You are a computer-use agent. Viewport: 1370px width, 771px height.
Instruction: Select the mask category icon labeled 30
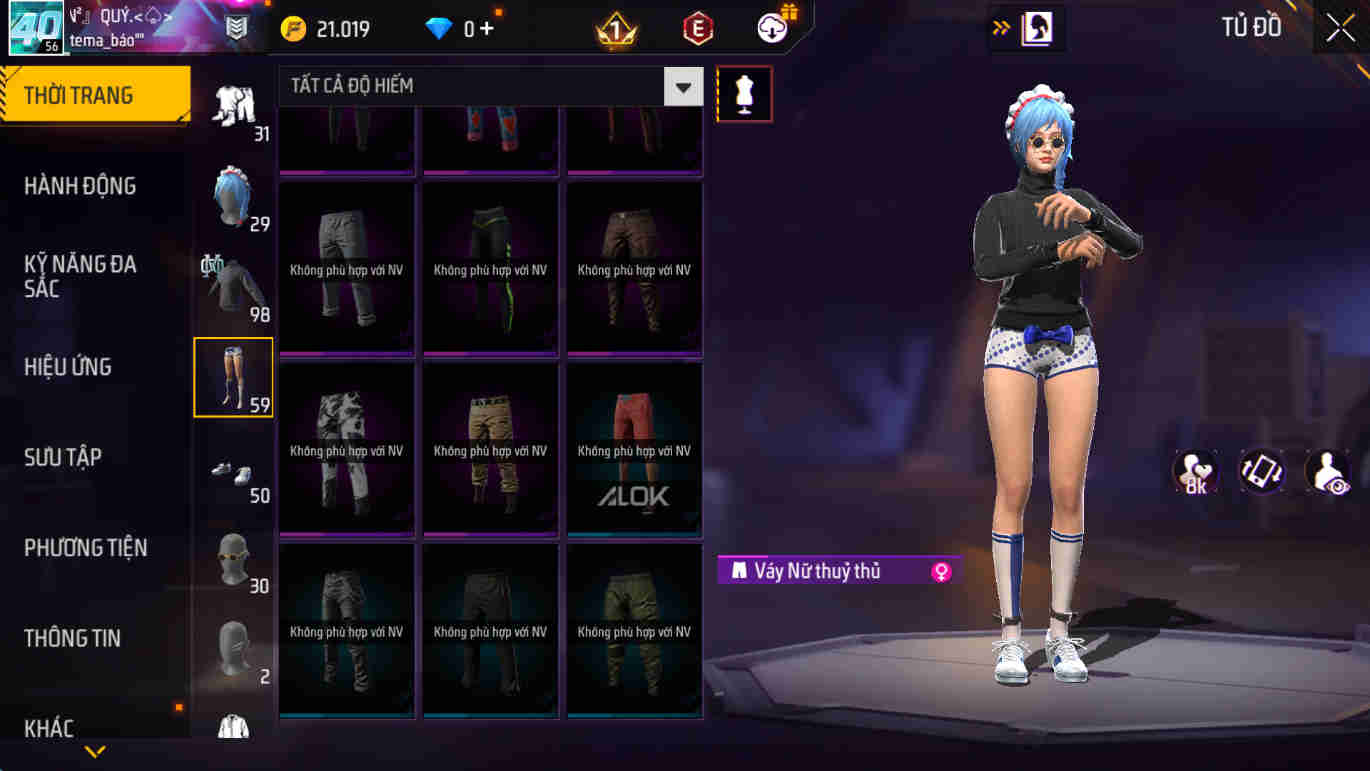point(233,557)
